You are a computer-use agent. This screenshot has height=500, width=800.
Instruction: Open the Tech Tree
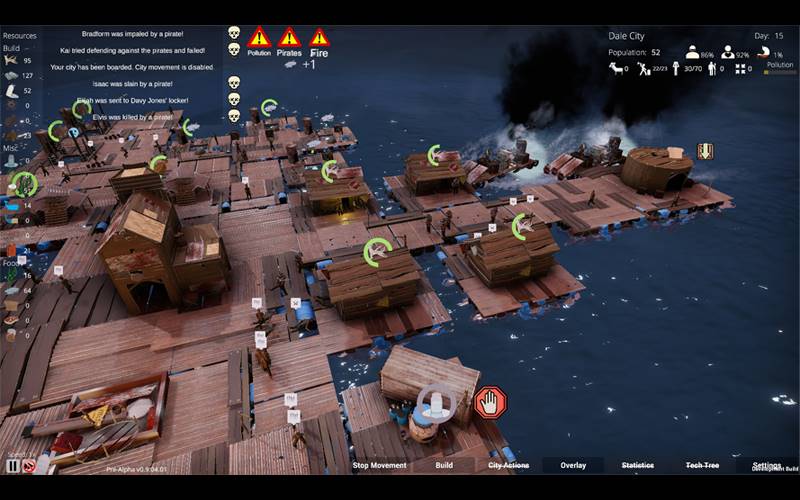point(702,465)
